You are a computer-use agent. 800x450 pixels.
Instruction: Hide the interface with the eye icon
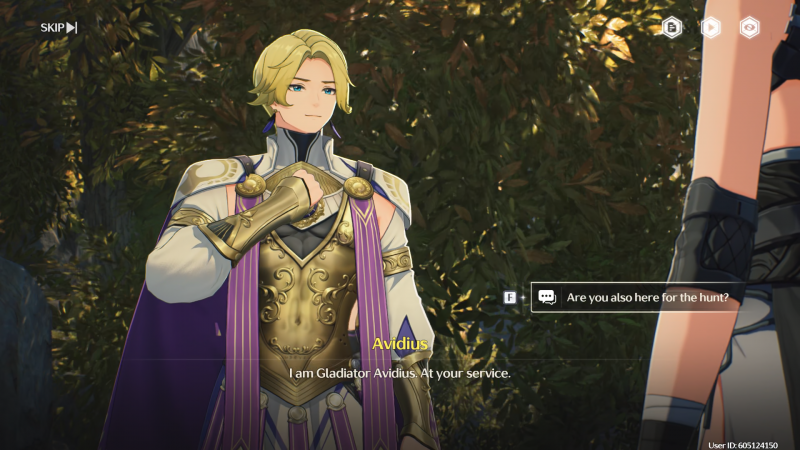748,28
